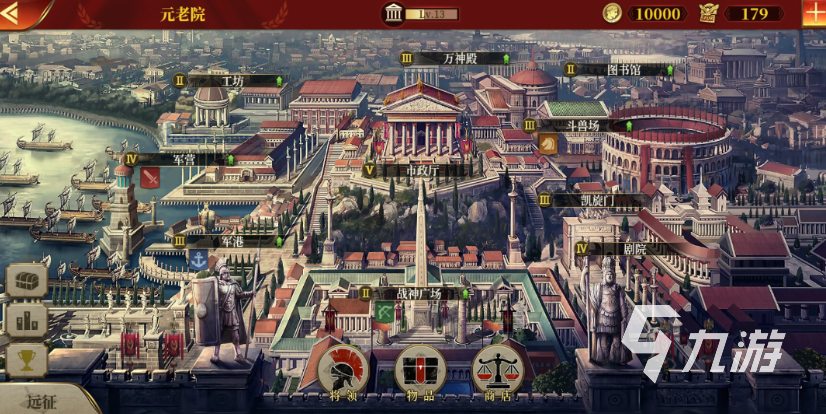Click the Senate level building icon

[x=392, y=13]
